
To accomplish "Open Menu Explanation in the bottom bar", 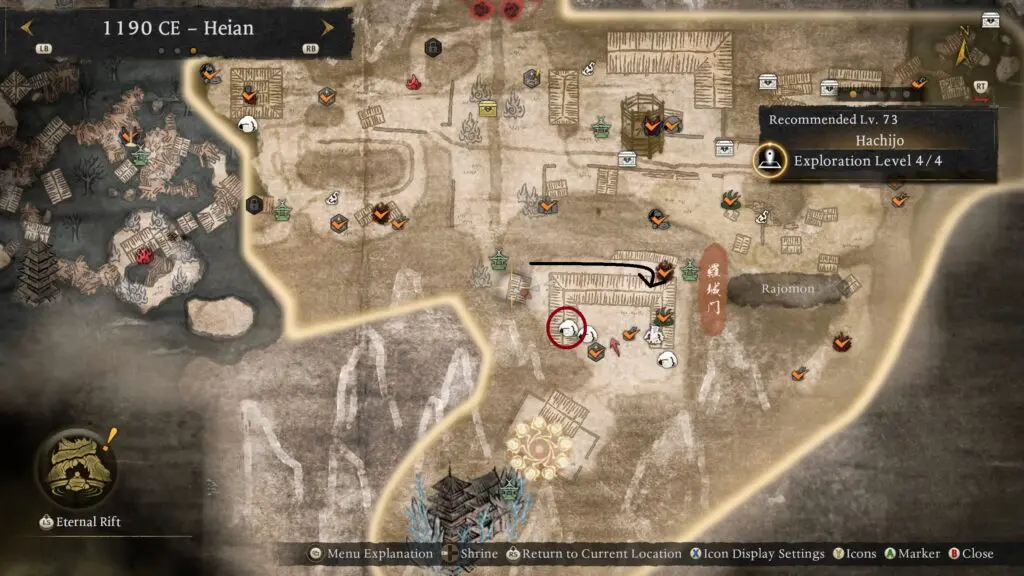I will (371, 553).
